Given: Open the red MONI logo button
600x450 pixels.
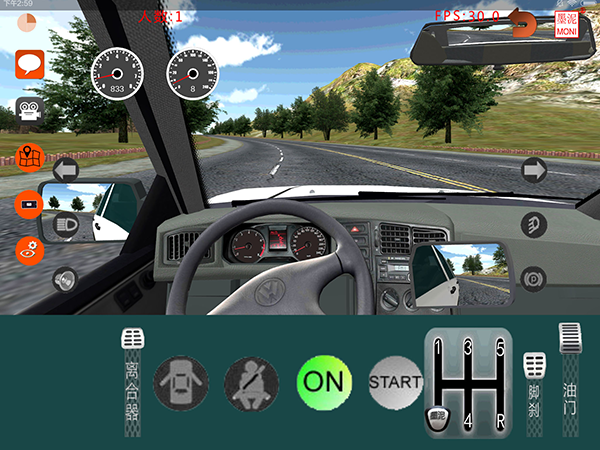Looking at the screenshot, I should coord(567,24).
